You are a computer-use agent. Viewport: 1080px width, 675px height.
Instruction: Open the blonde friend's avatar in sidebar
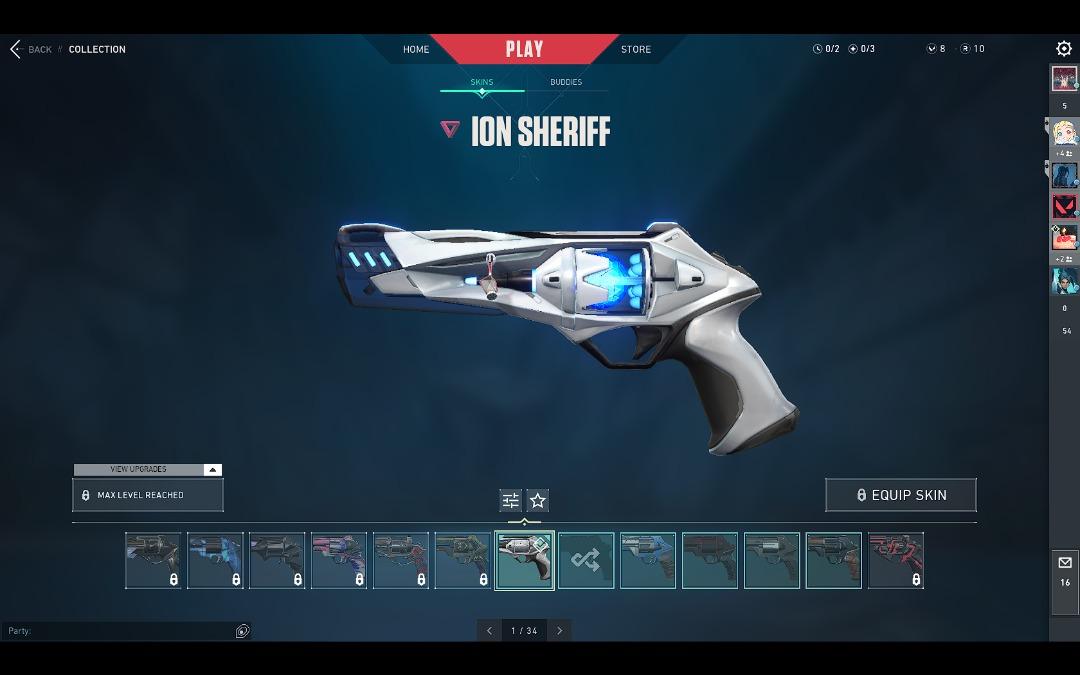click(1064, 133)
